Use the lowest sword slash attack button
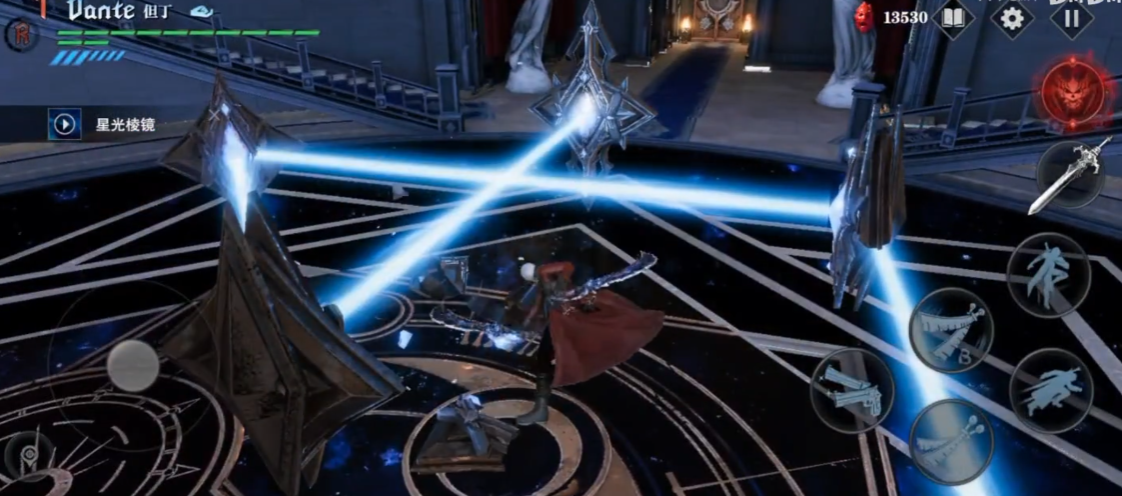Viewport: 1122px width, 496px height. (950, 441)
